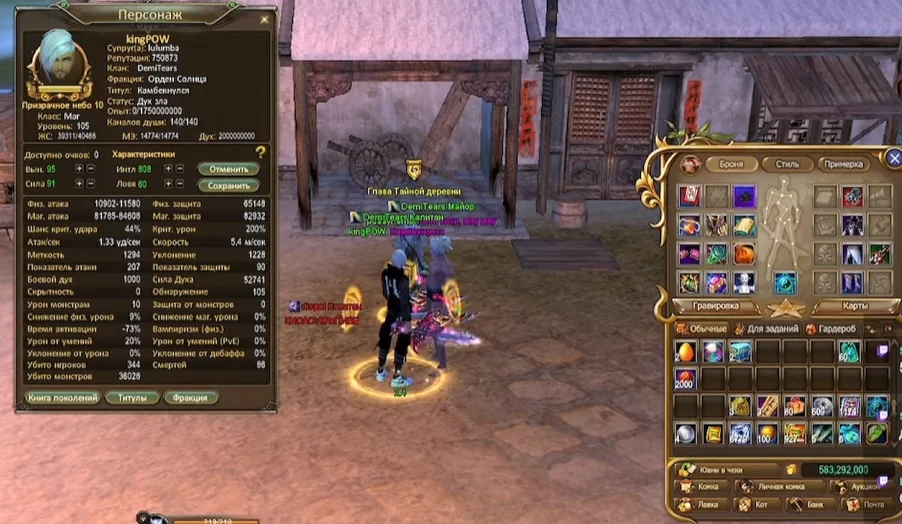This screenshot has width=902, height=524.
Task: Select the Обычные inventory tab
Action: [x=704, y=328]
